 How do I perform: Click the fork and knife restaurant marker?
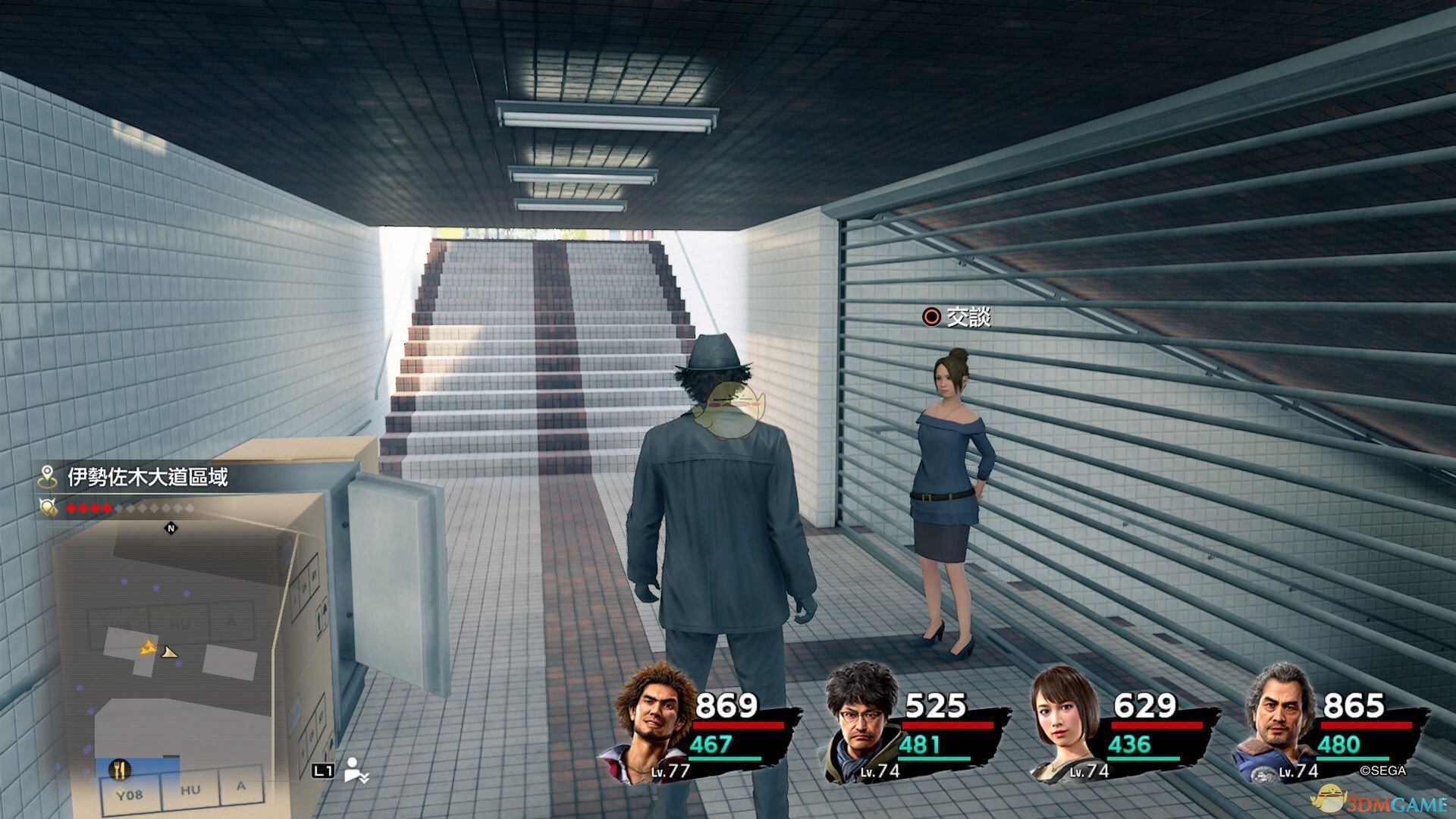(x=119, y=770)
